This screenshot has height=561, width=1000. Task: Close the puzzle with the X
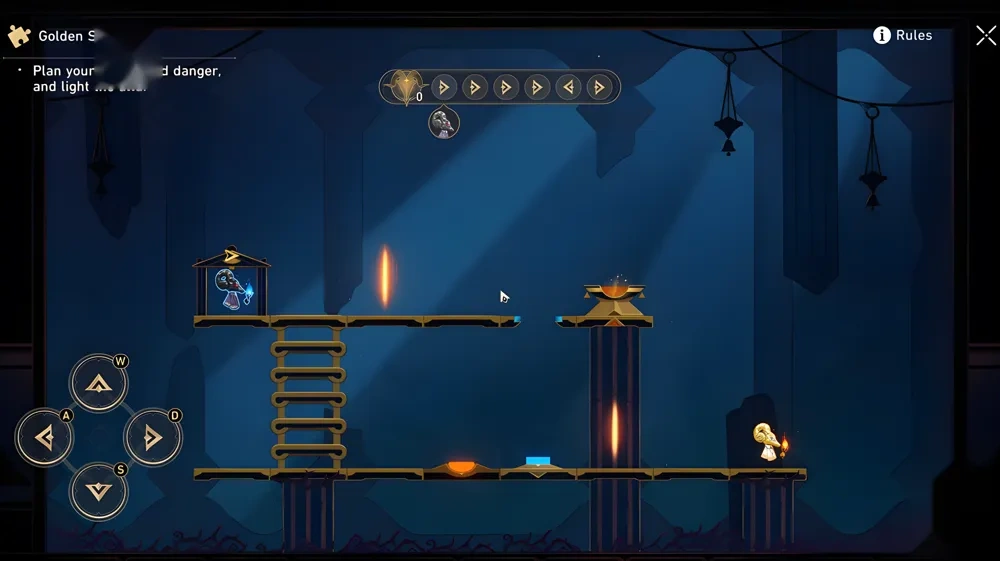coord(985,36)
